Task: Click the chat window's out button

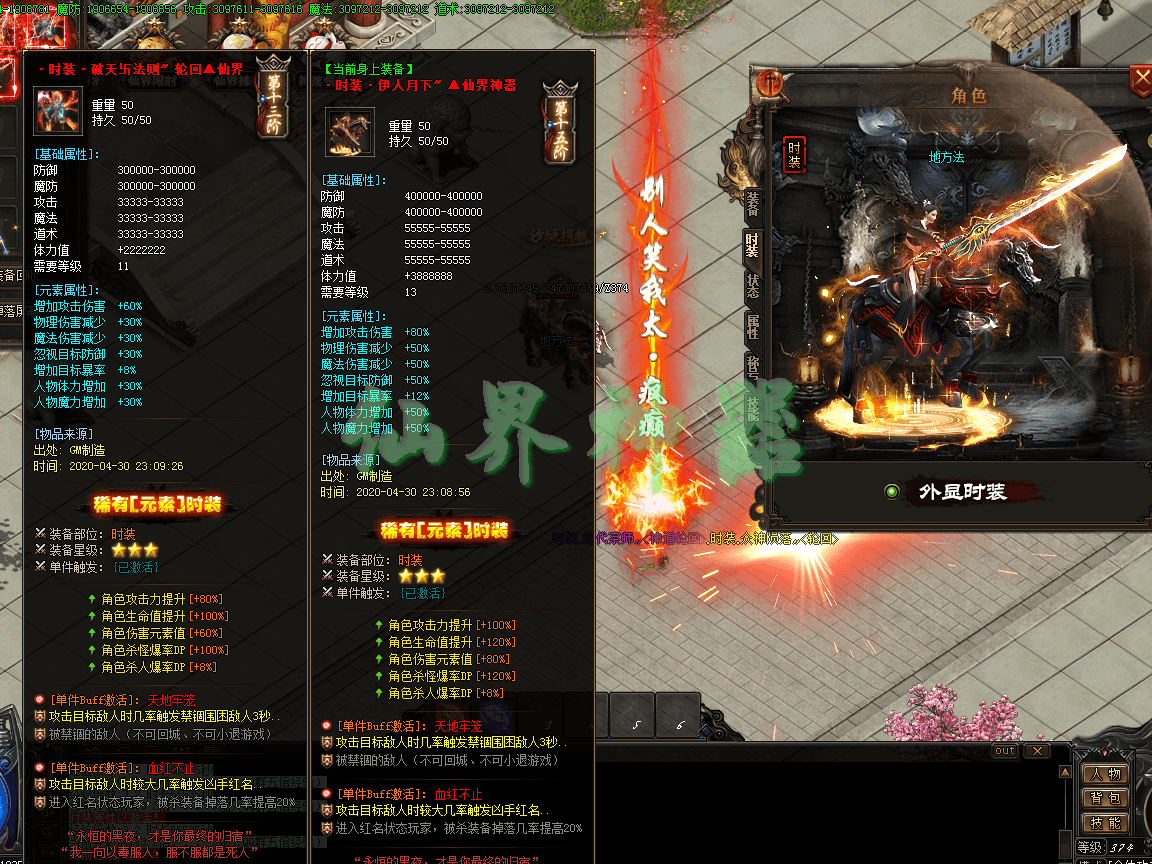Action: [x=1004, y=750]
